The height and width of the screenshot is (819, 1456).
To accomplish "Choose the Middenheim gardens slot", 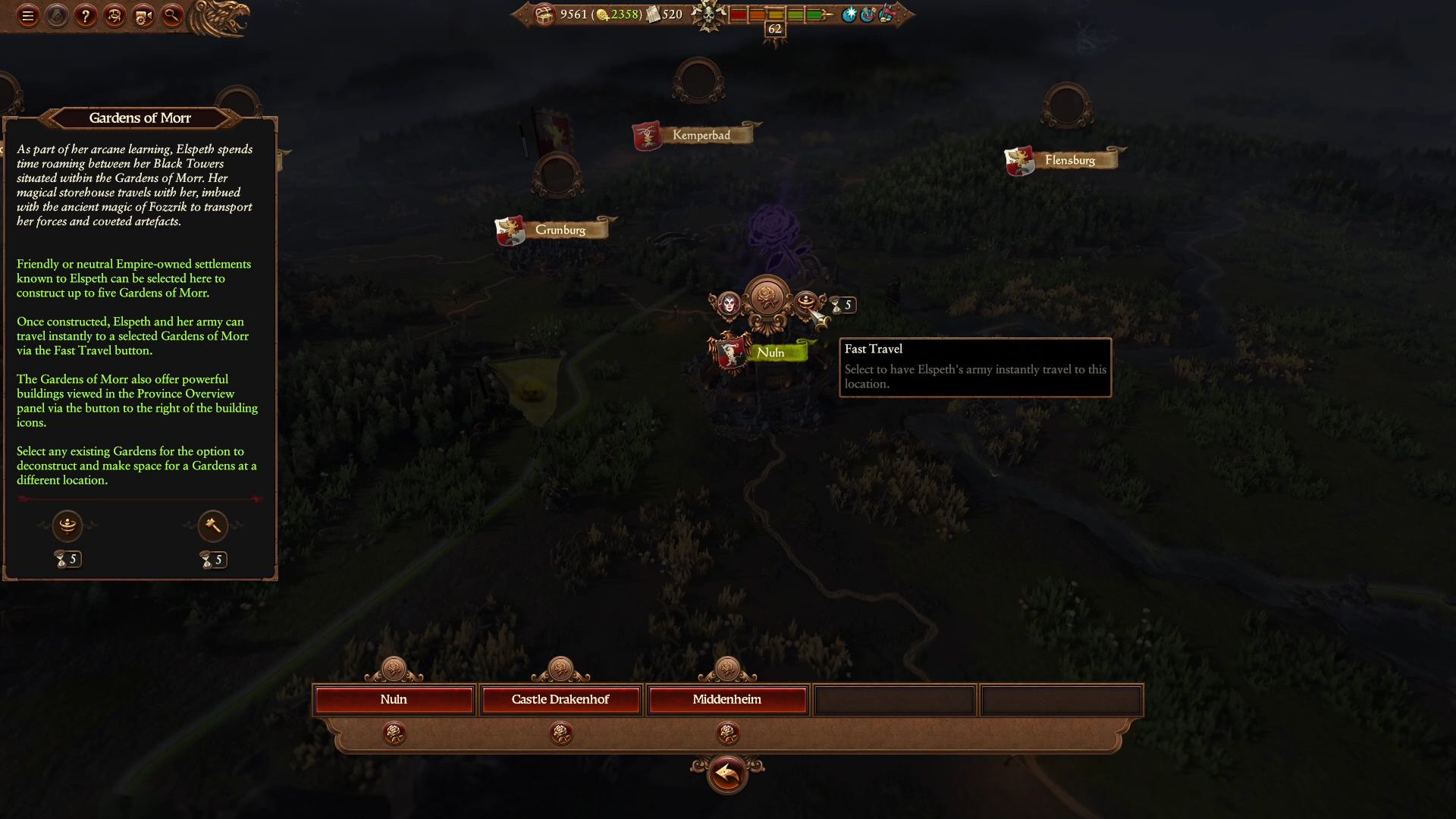I will click(726, 700).
